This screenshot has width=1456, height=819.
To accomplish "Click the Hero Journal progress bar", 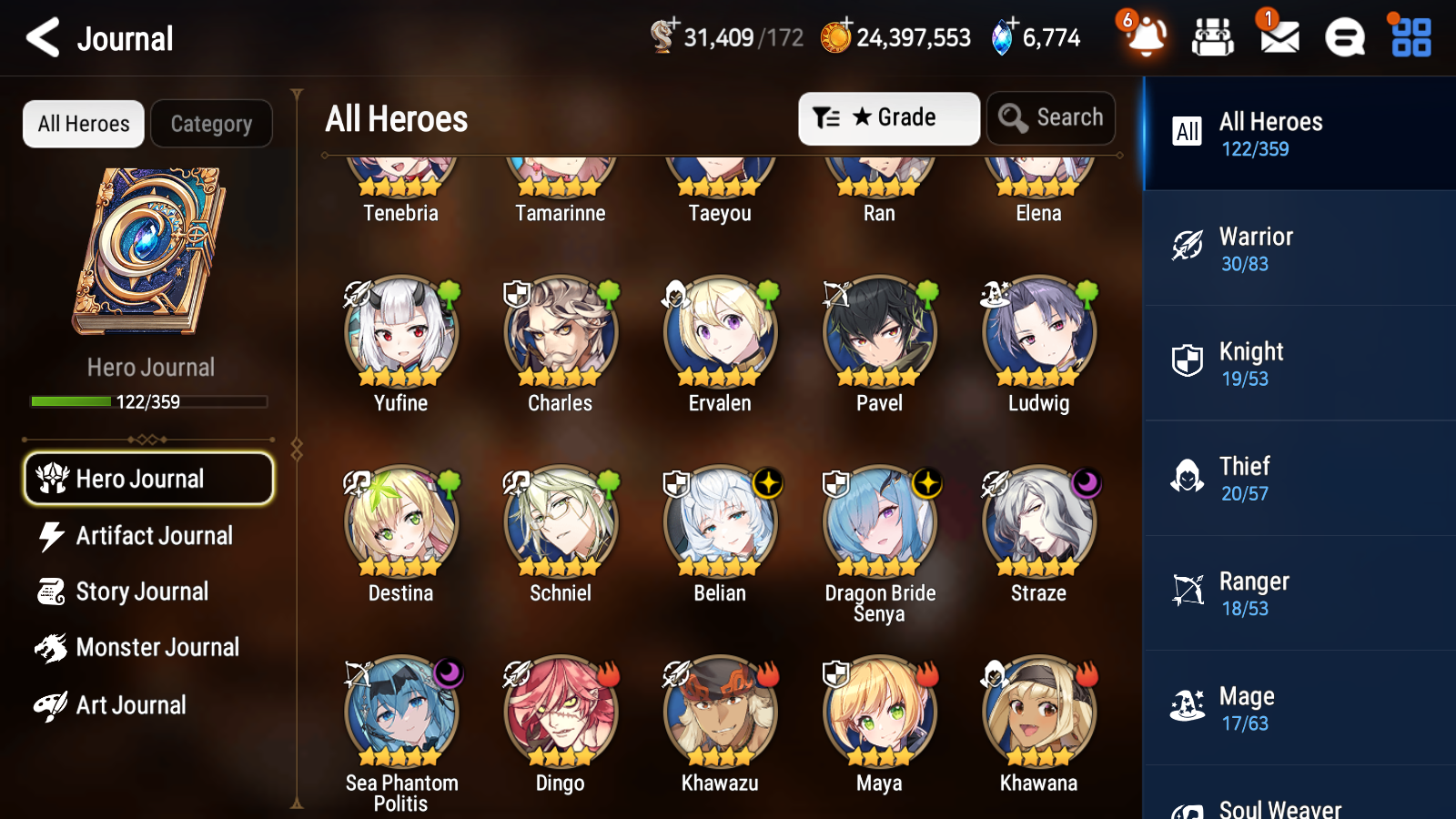I will click(x=148, y=401).
